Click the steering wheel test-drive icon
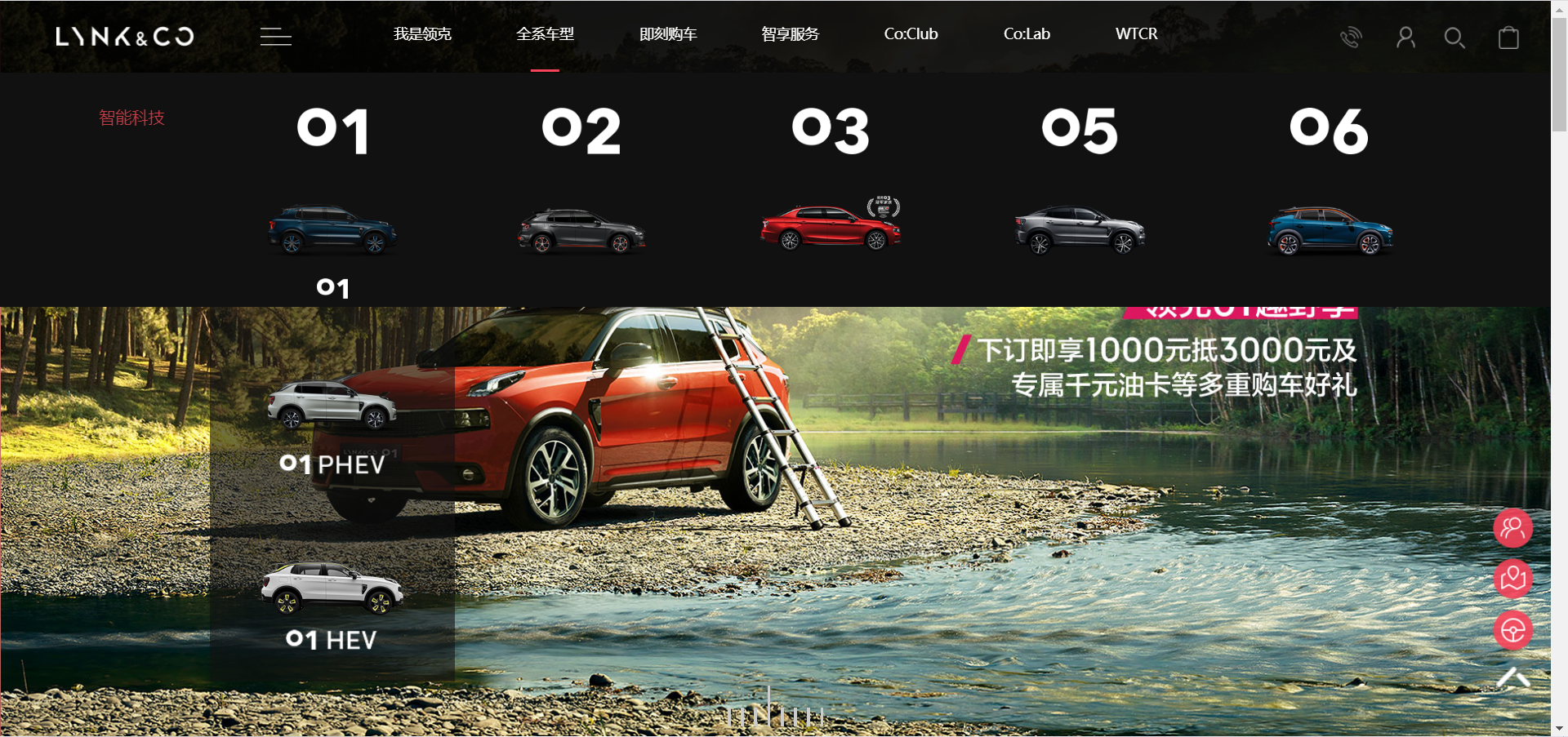Screen dimensions: 1568x737 tap(1512, 630)
